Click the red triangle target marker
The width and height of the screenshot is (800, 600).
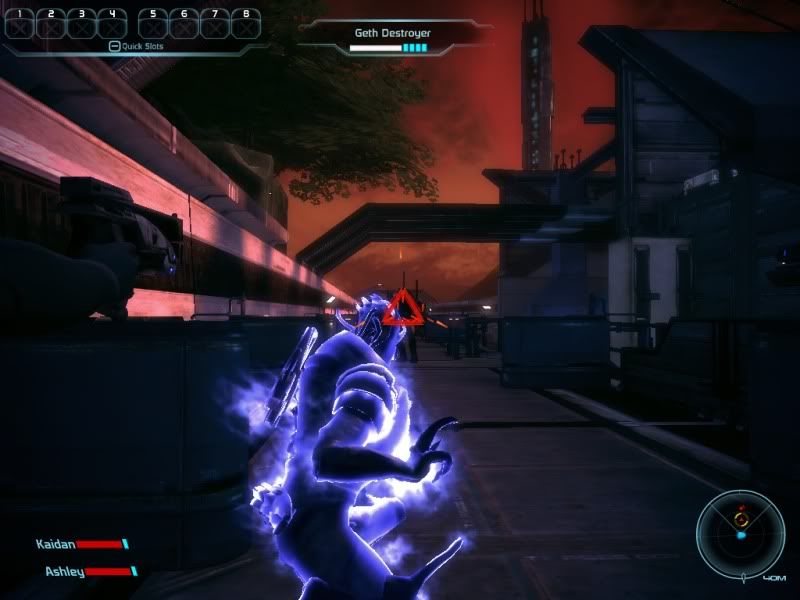click(405, 307)
